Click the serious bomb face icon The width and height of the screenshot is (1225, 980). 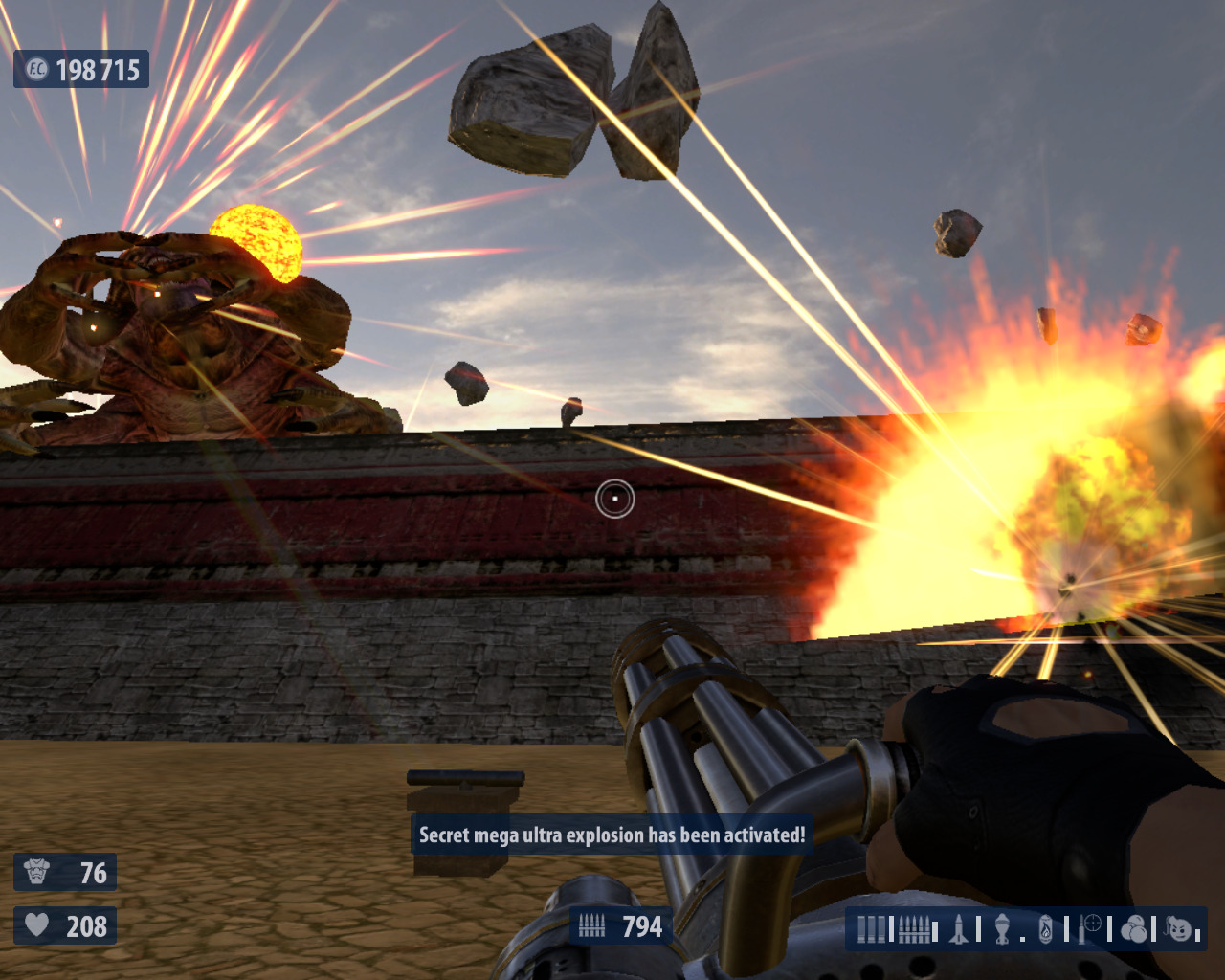coord(1179,928)
